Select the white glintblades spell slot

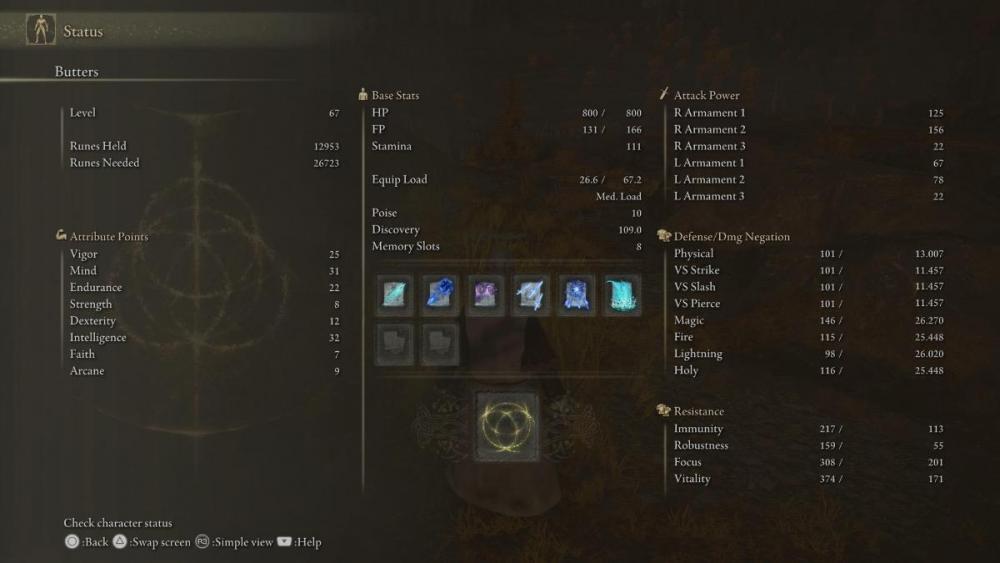[532, 295]
